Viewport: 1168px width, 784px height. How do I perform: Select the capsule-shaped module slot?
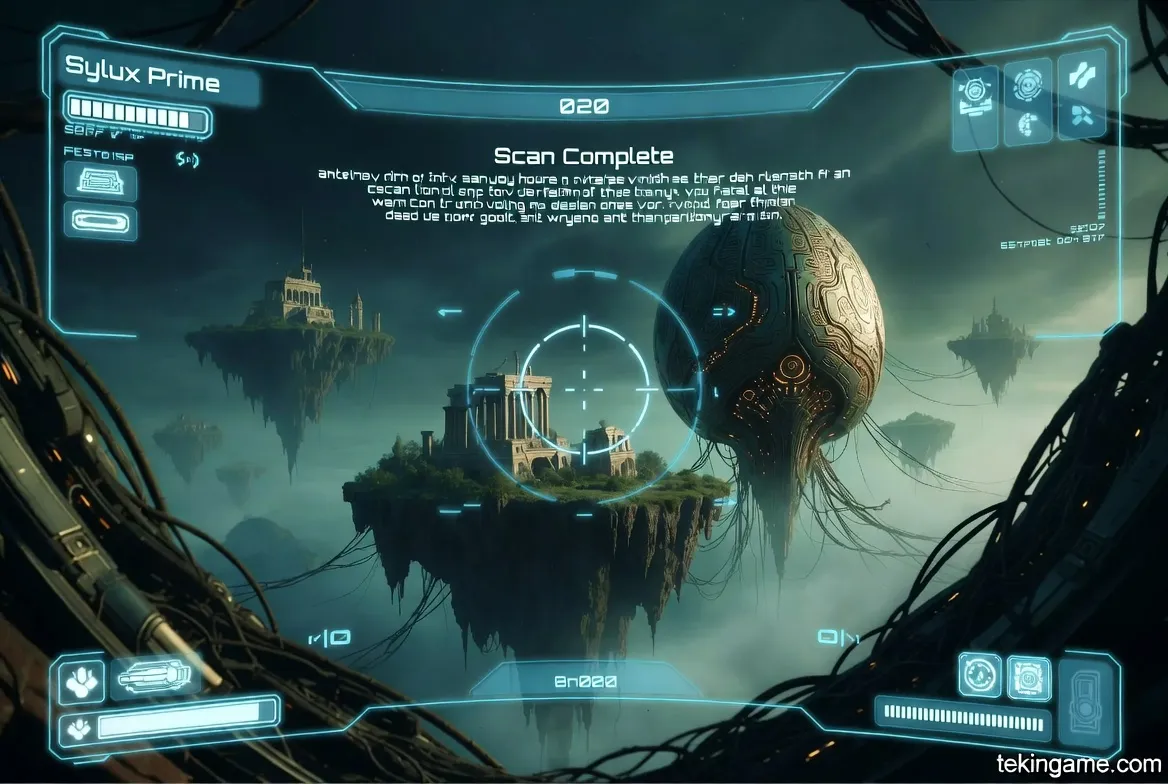click(x=100, y=221)
